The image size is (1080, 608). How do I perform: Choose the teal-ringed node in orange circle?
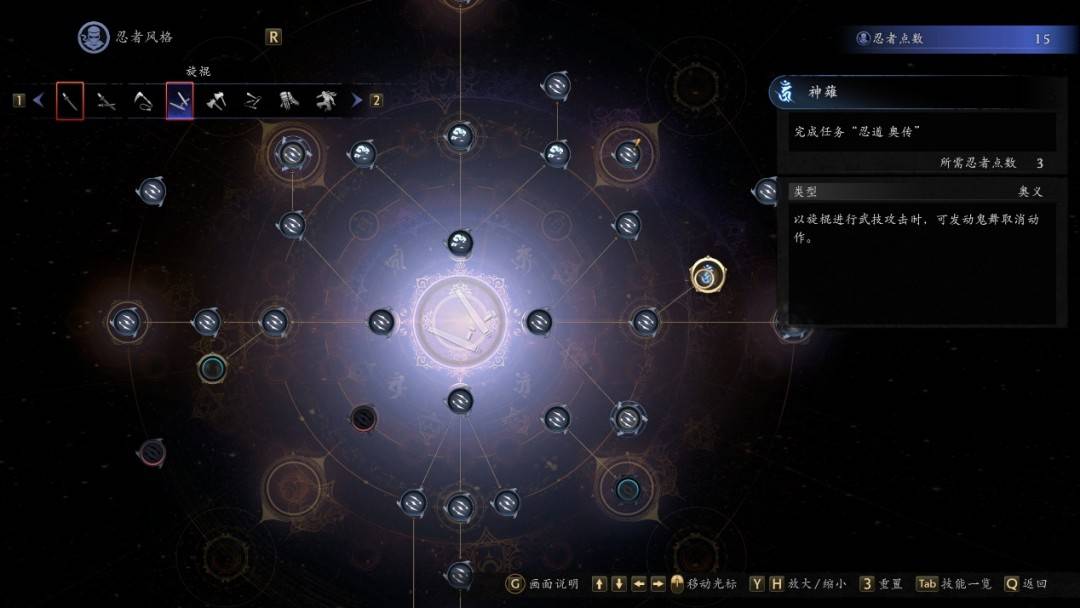pyautogui.click(x=627, y=488)
